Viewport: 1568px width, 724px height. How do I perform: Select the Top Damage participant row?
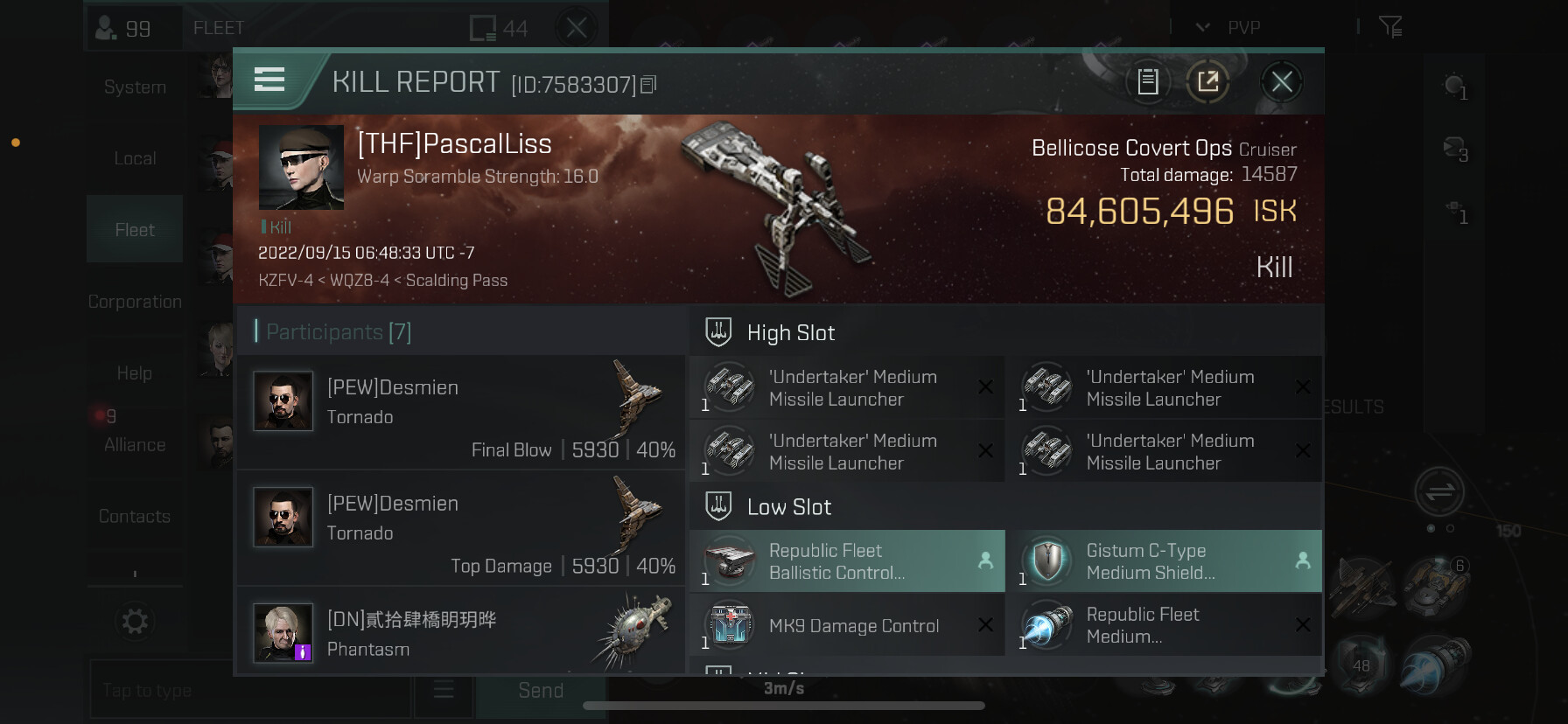[461, 529]
